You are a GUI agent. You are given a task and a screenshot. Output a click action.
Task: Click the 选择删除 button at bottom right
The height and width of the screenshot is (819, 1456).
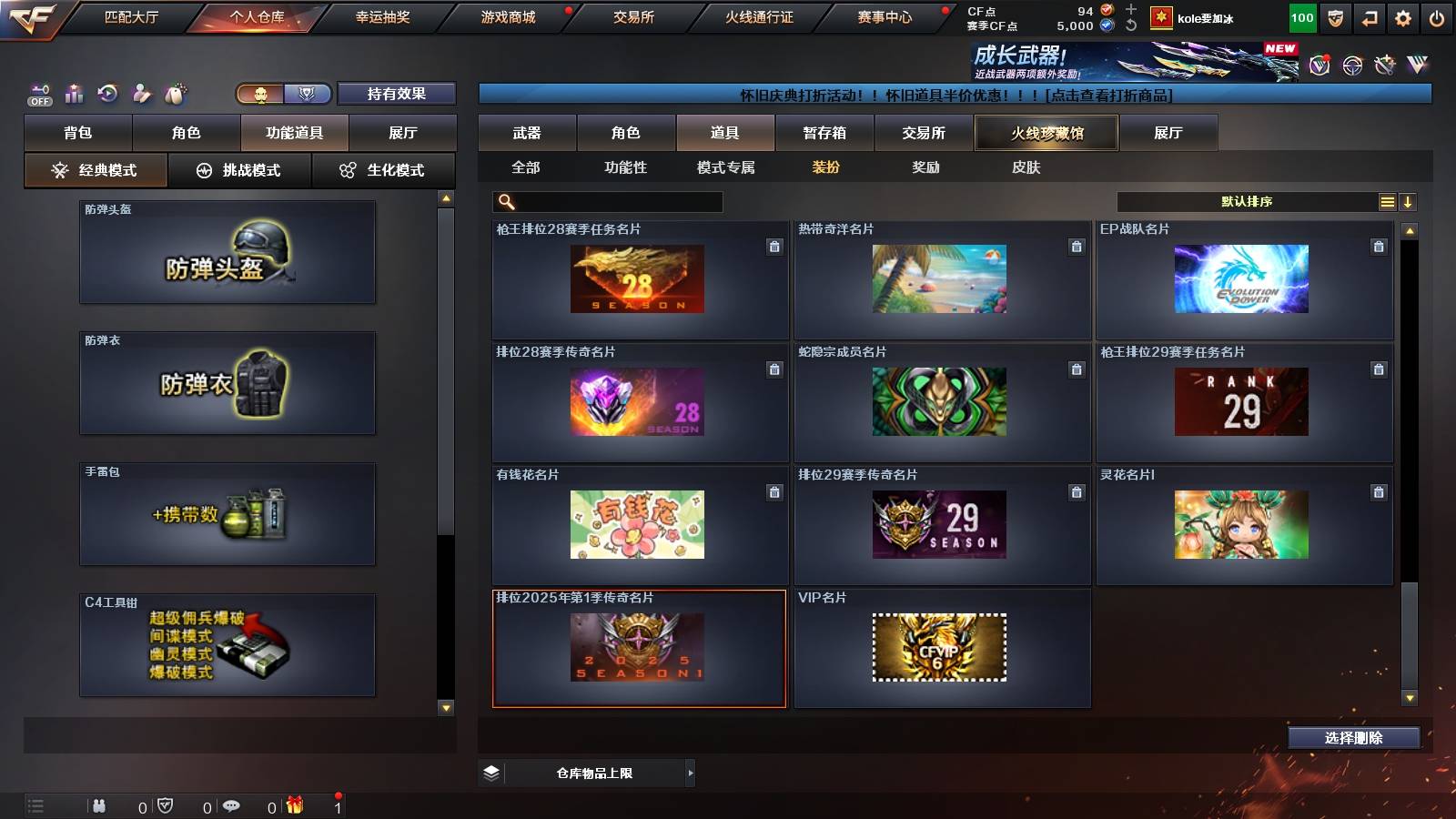(1353, 737)
